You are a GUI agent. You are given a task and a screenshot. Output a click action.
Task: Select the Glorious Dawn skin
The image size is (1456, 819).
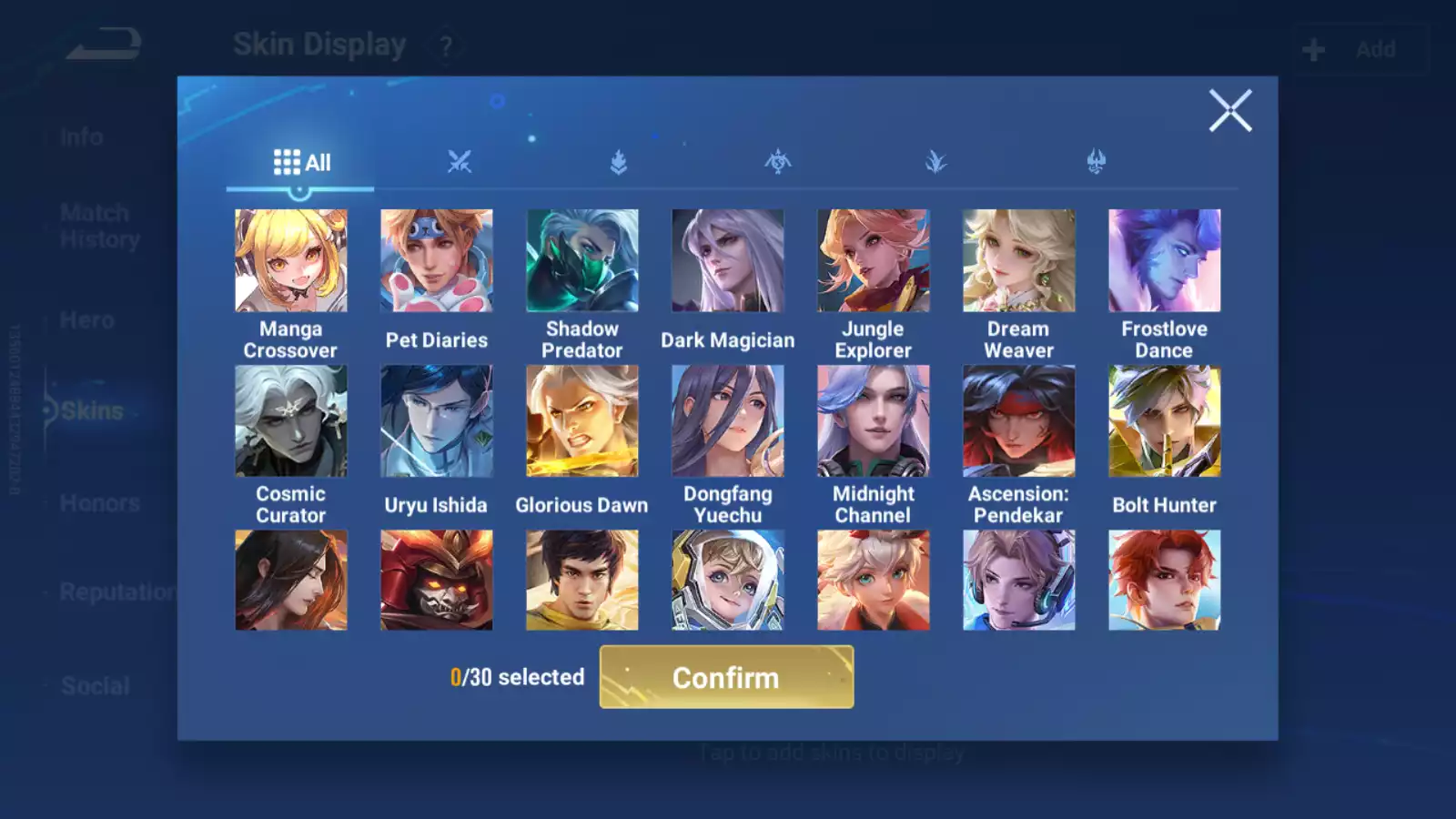tap(581, 421)
